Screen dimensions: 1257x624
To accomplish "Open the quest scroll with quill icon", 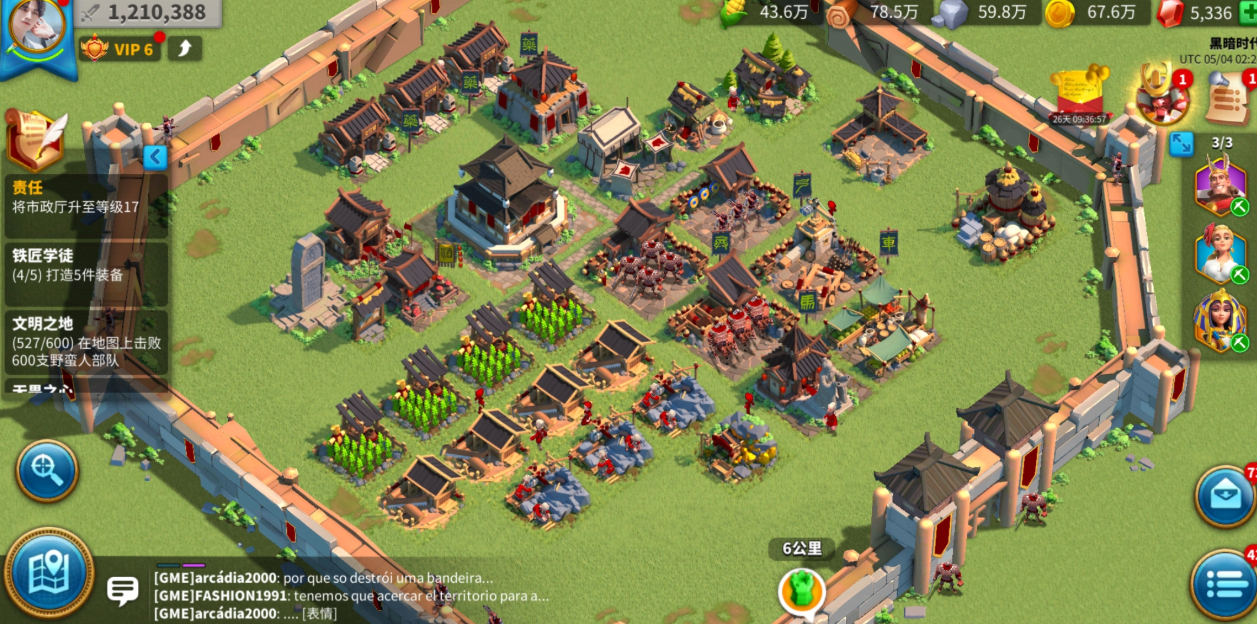I will [x=36, y=138].
